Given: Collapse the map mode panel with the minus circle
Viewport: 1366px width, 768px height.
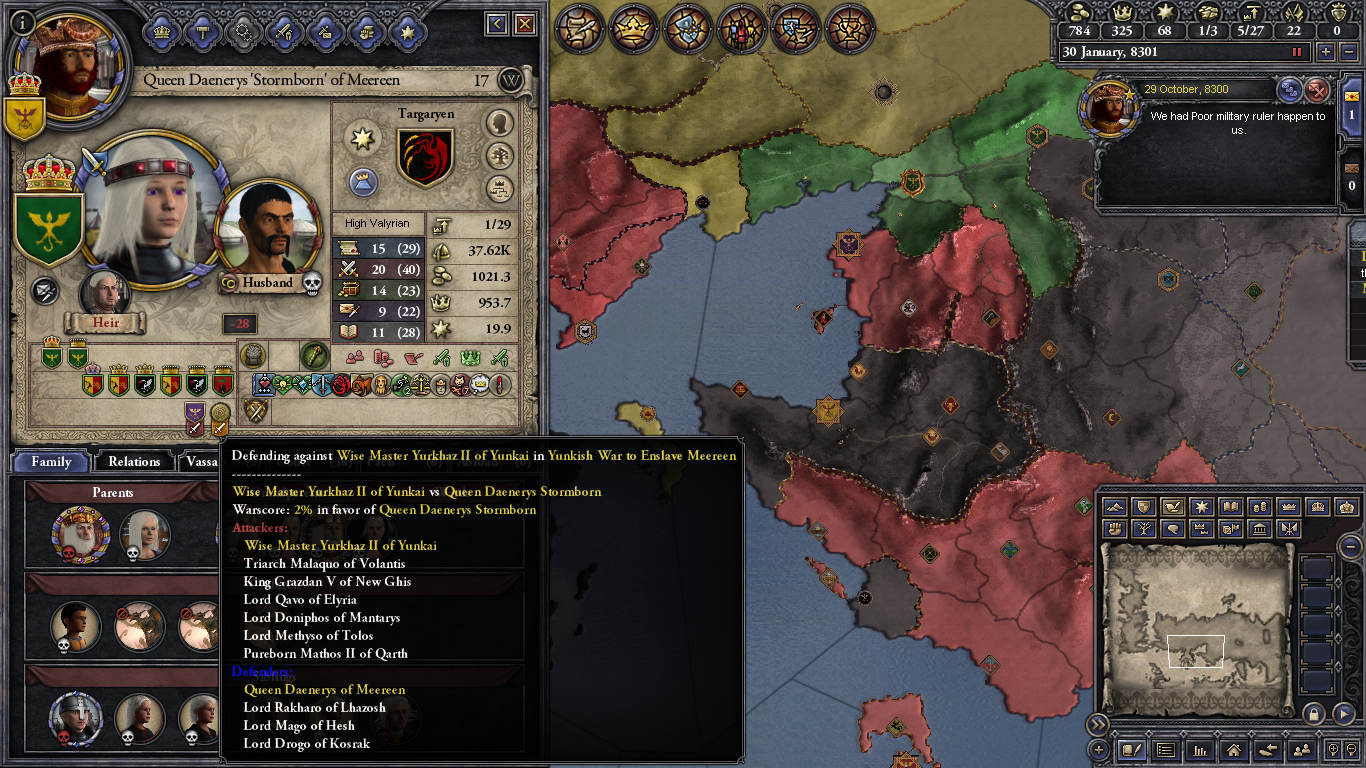Looking at the screenshot, I should 1350,547.
